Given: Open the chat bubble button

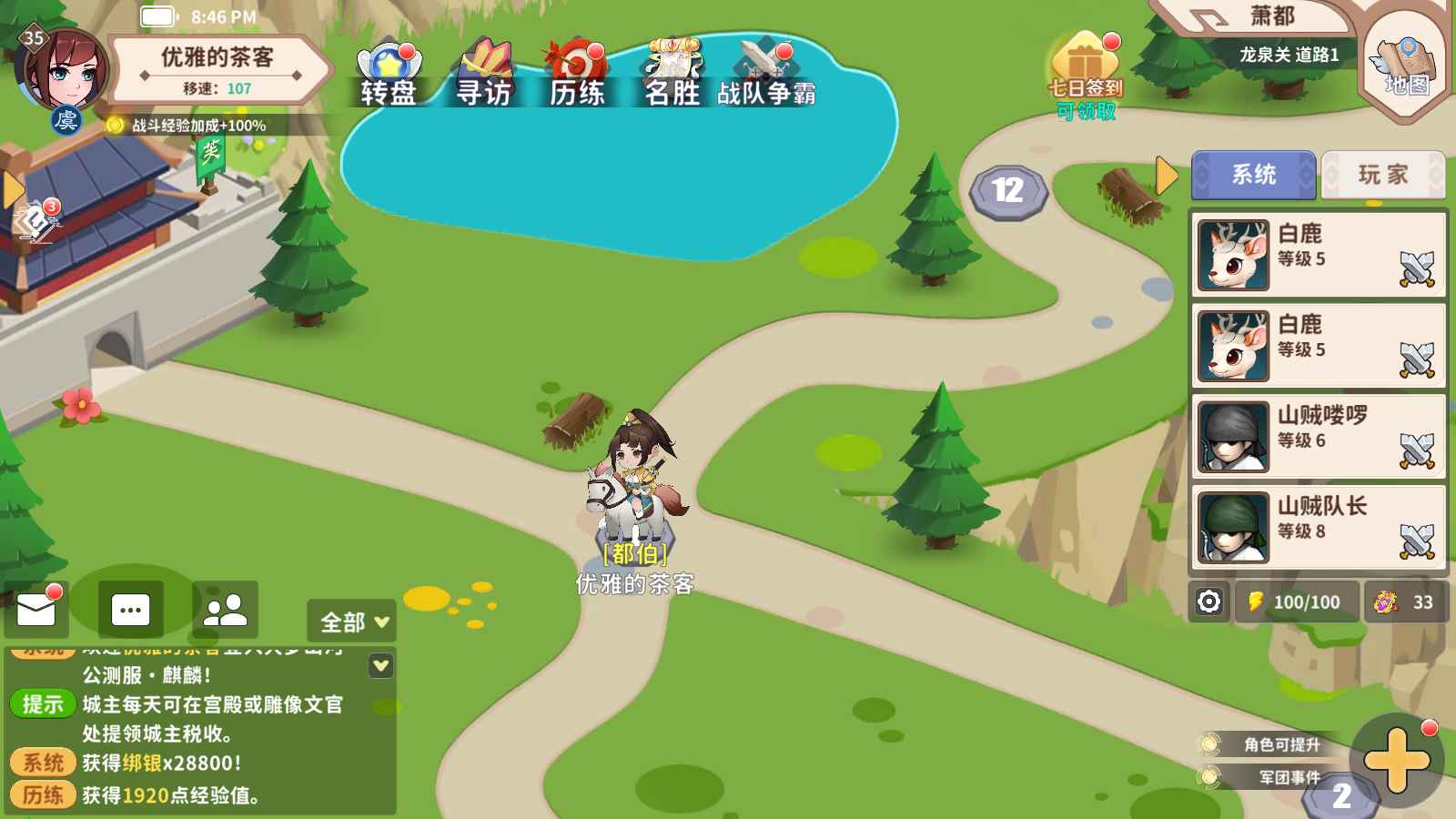Looking at the screenshot, I should click(130, 610).
